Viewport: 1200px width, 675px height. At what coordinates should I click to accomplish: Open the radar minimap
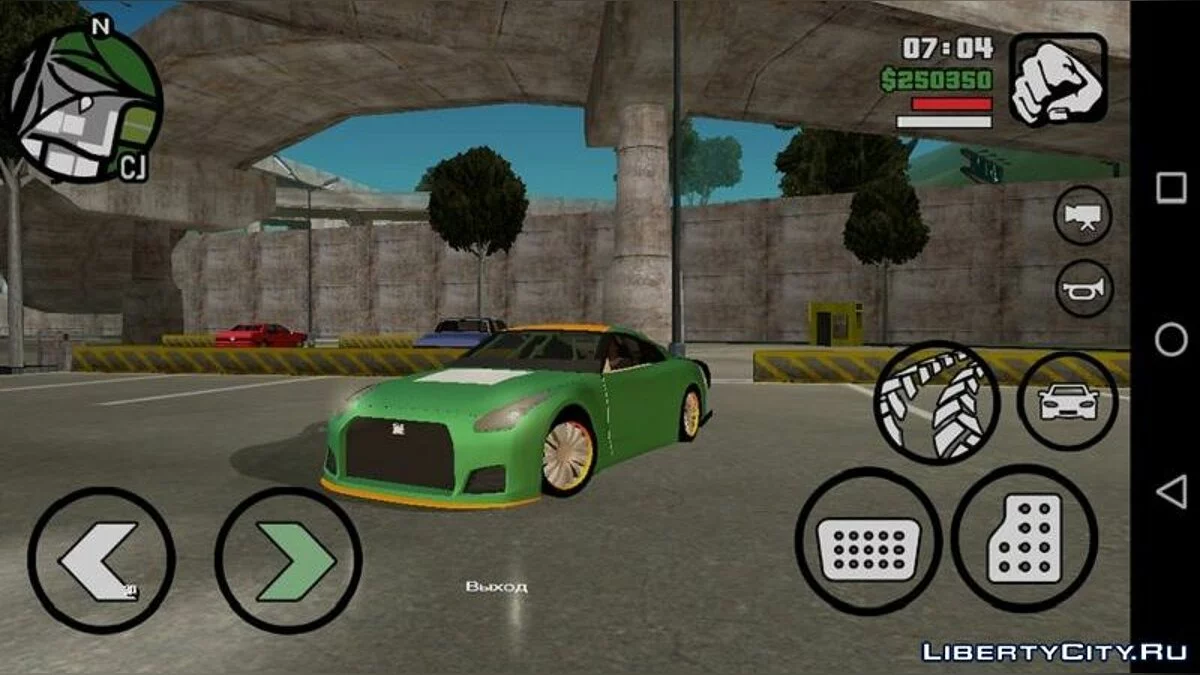click(x=84, y=103)
